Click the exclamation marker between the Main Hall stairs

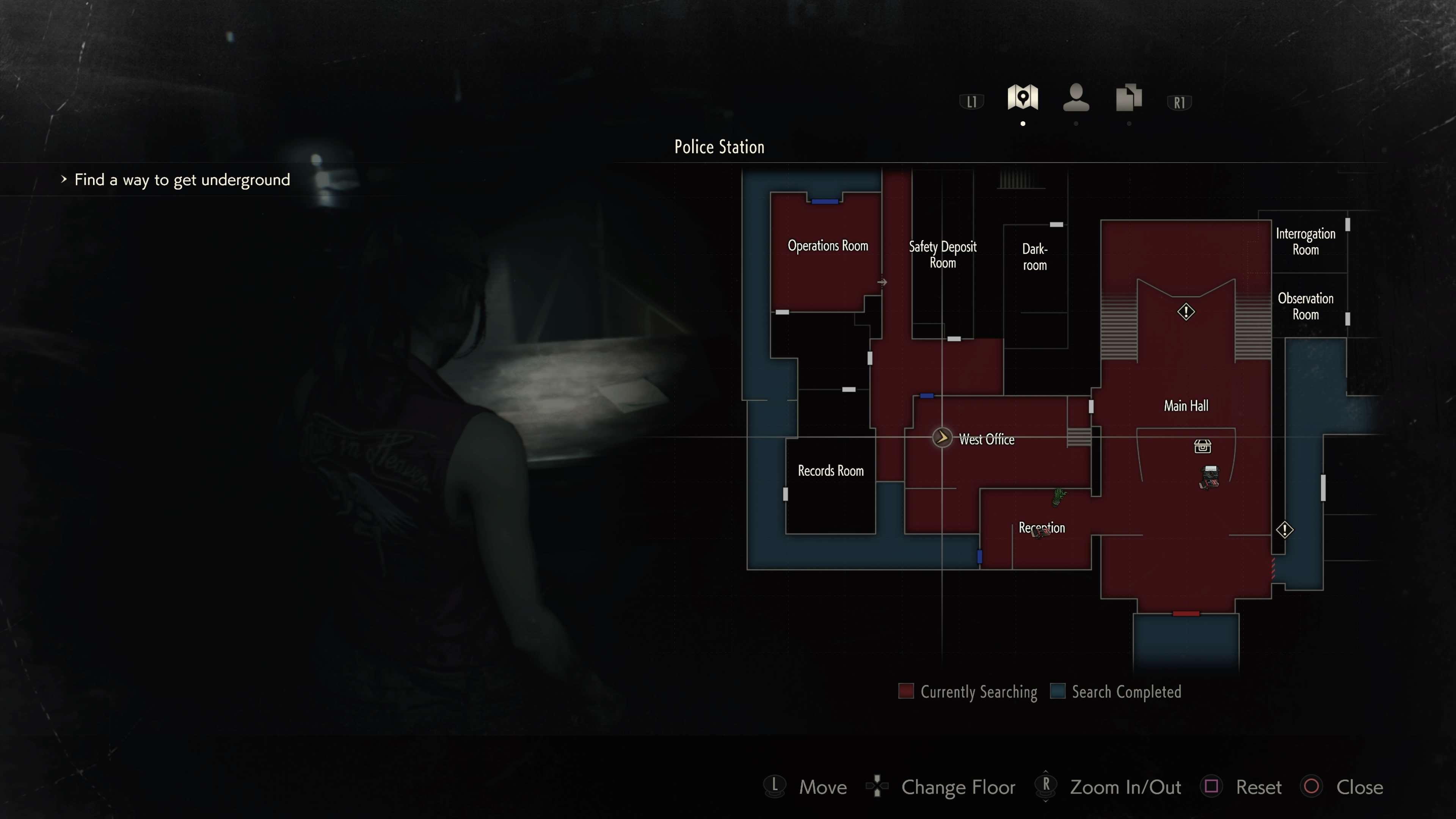tap(1186, 311)
